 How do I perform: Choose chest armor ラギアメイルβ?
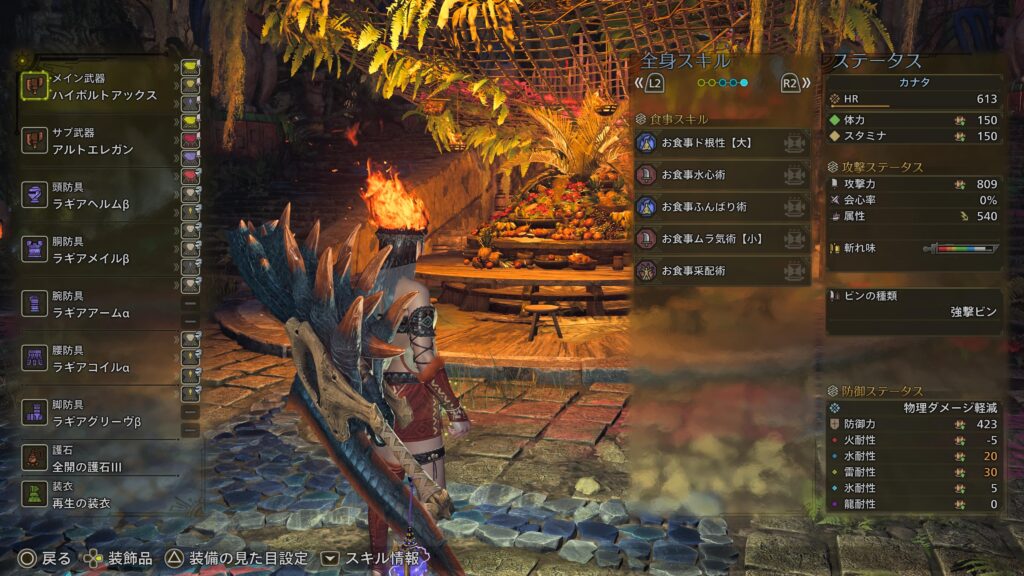[x=98, y=250]
